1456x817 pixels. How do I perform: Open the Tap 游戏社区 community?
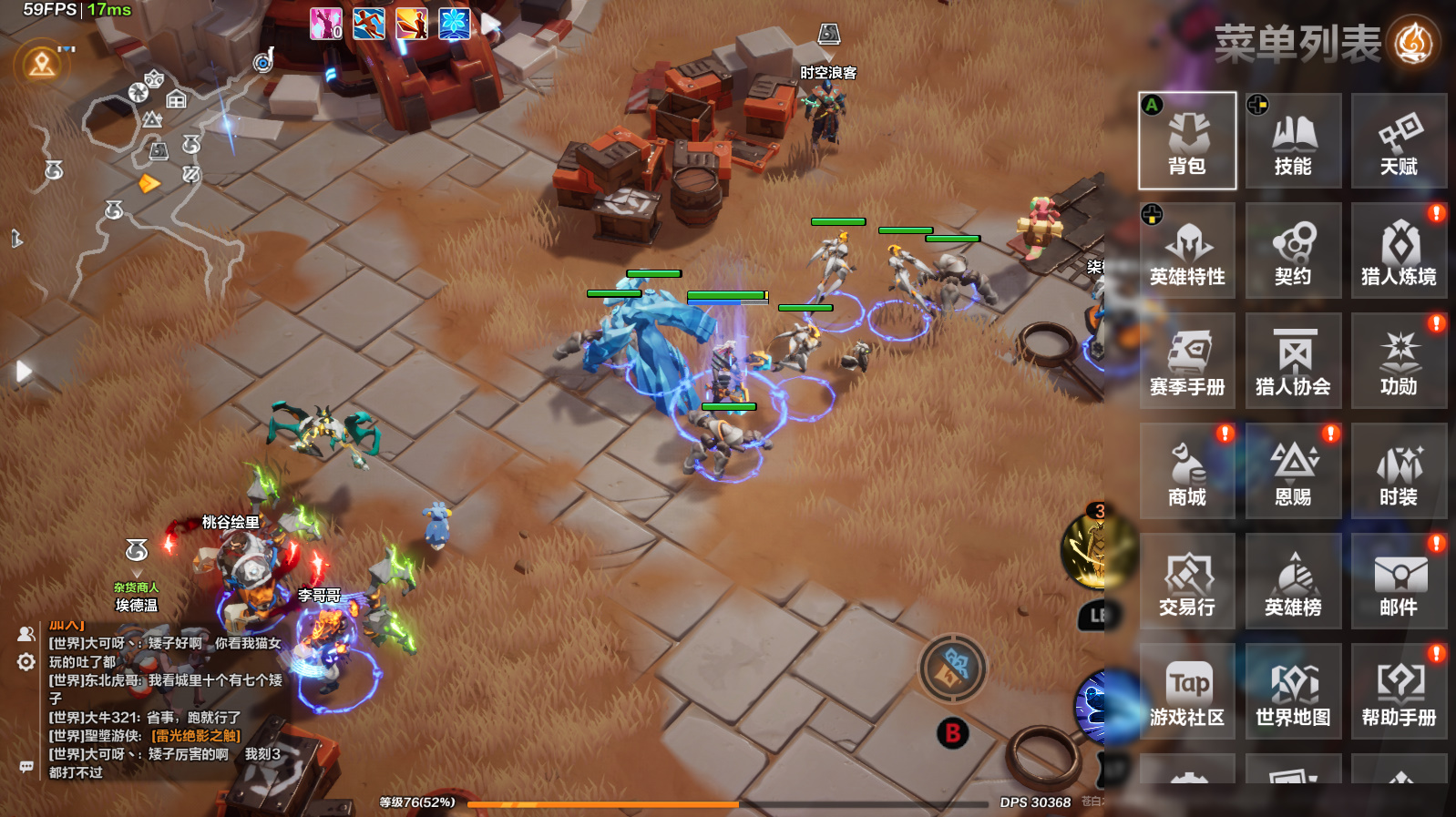pyautogui.click(x=1187, y=691)
